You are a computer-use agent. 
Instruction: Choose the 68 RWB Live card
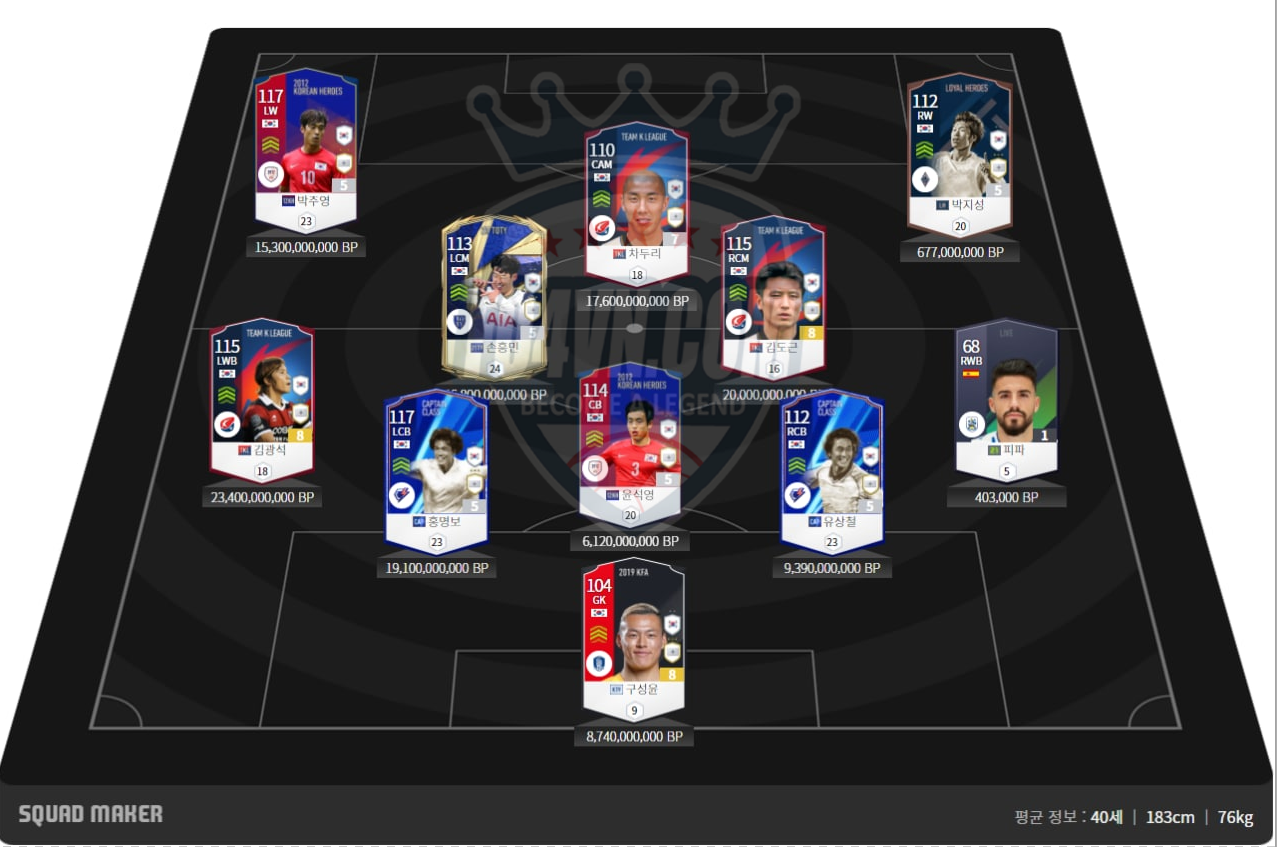(1006, 391)
